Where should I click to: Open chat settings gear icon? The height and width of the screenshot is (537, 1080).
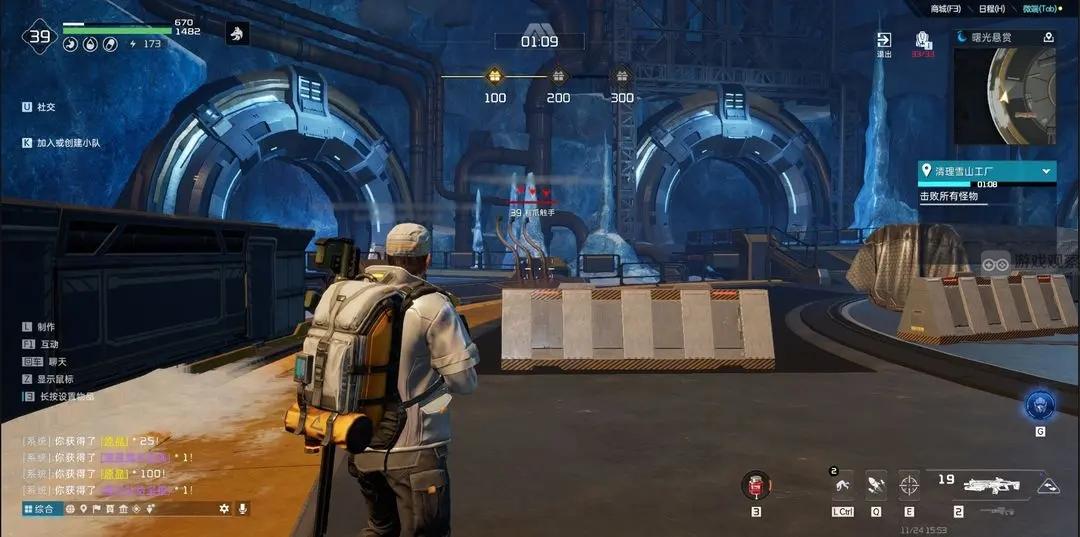224,509
